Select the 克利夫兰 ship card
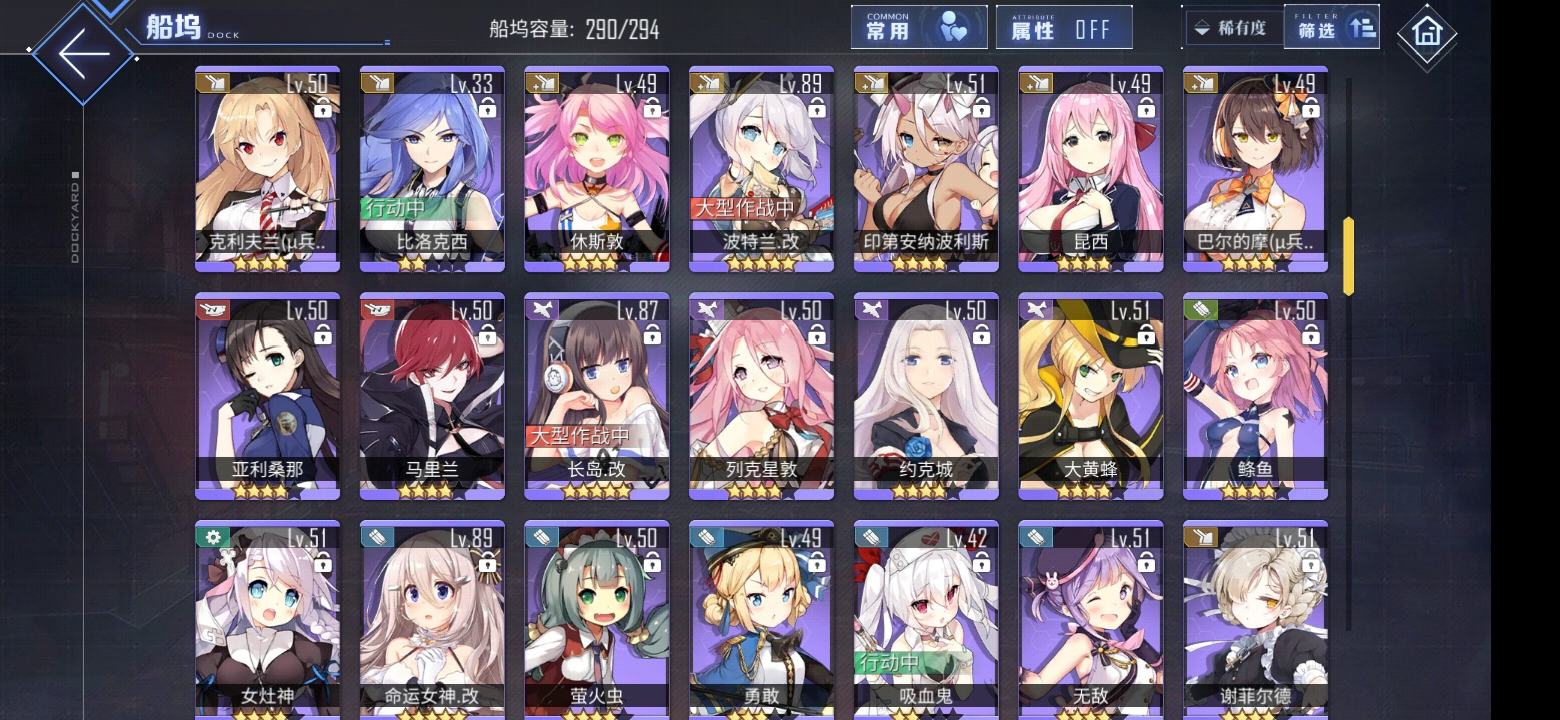1560x720 pixels. (x=267, y=168)
